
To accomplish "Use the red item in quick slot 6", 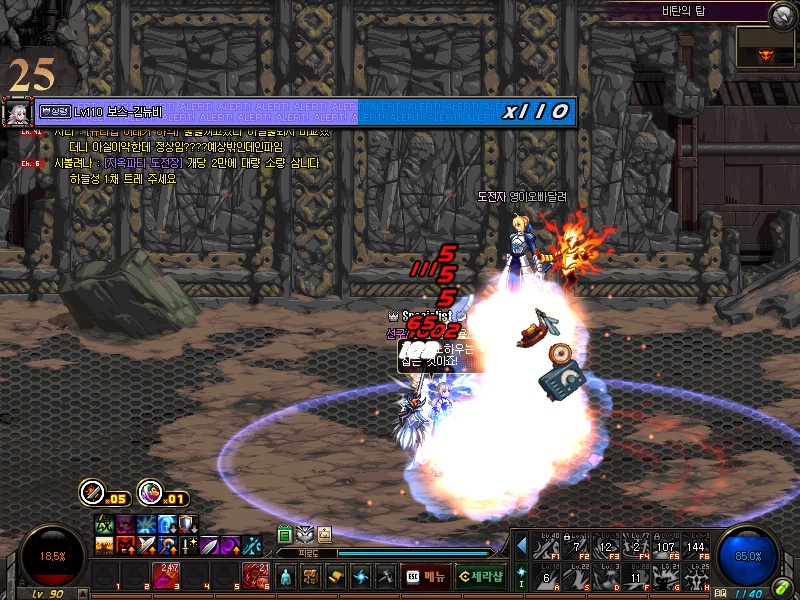I will click(254, 575).
